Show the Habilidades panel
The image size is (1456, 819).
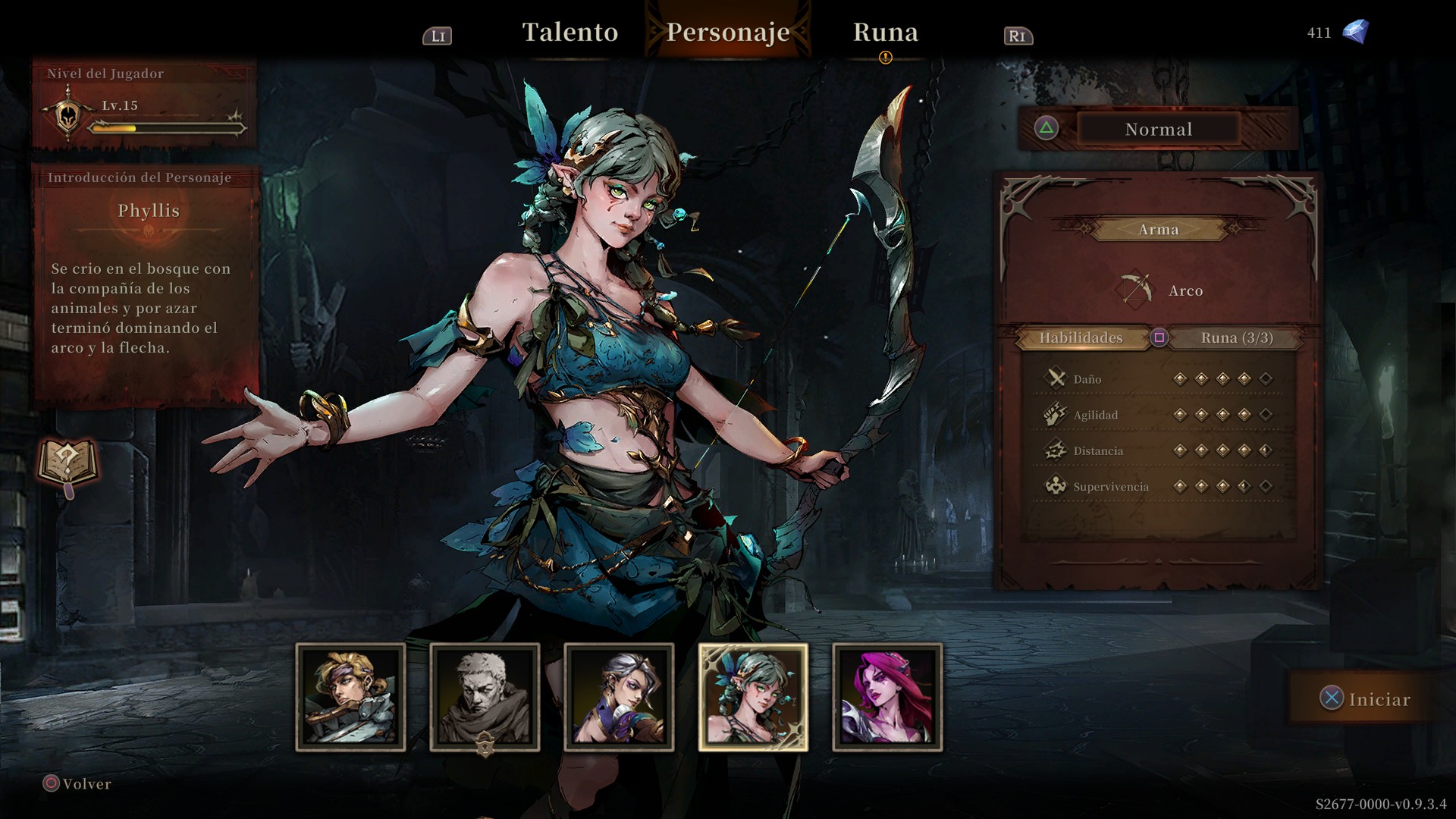1081,337
